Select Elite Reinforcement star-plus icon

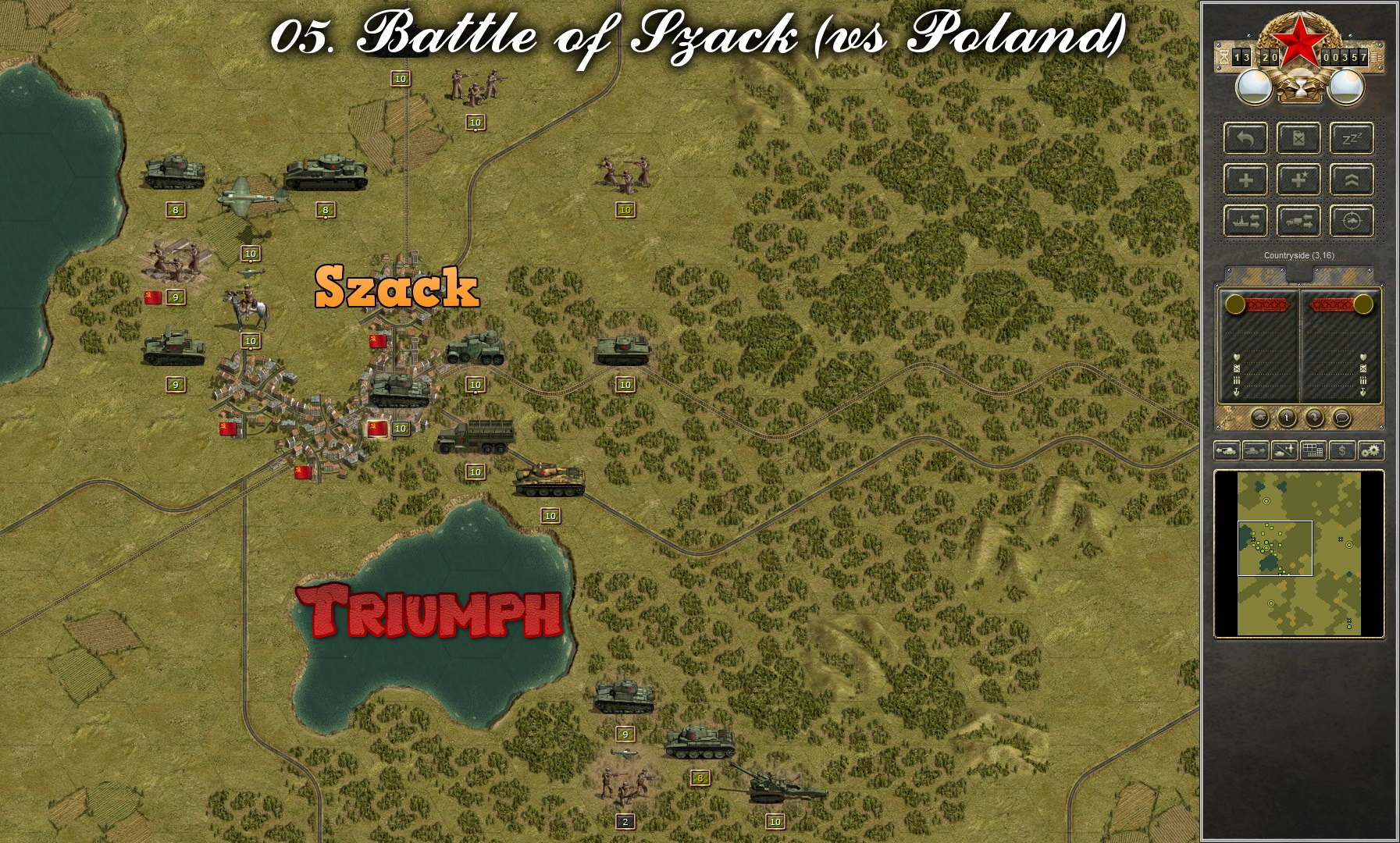coord(1299,180)
